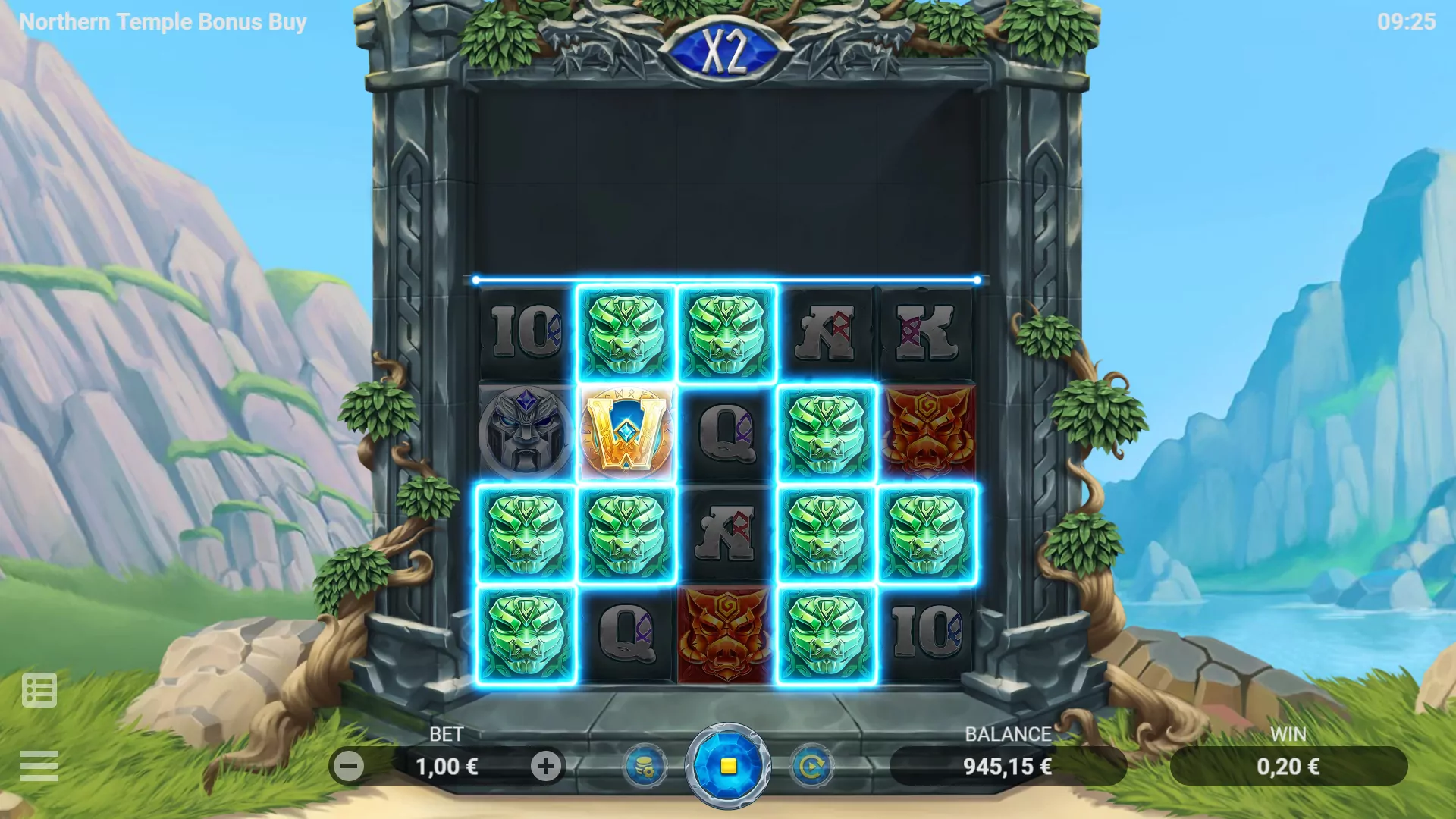Click the bet amount field showing 1,00 €
Screen dimensions: 1456x819
(x=447, y=766)
